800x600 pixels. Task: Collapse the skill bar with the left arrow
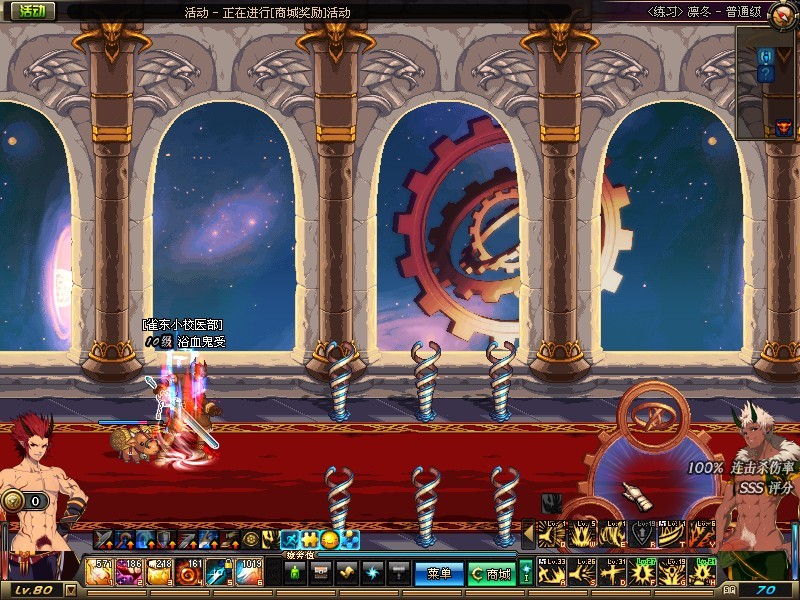coord(528,536)
